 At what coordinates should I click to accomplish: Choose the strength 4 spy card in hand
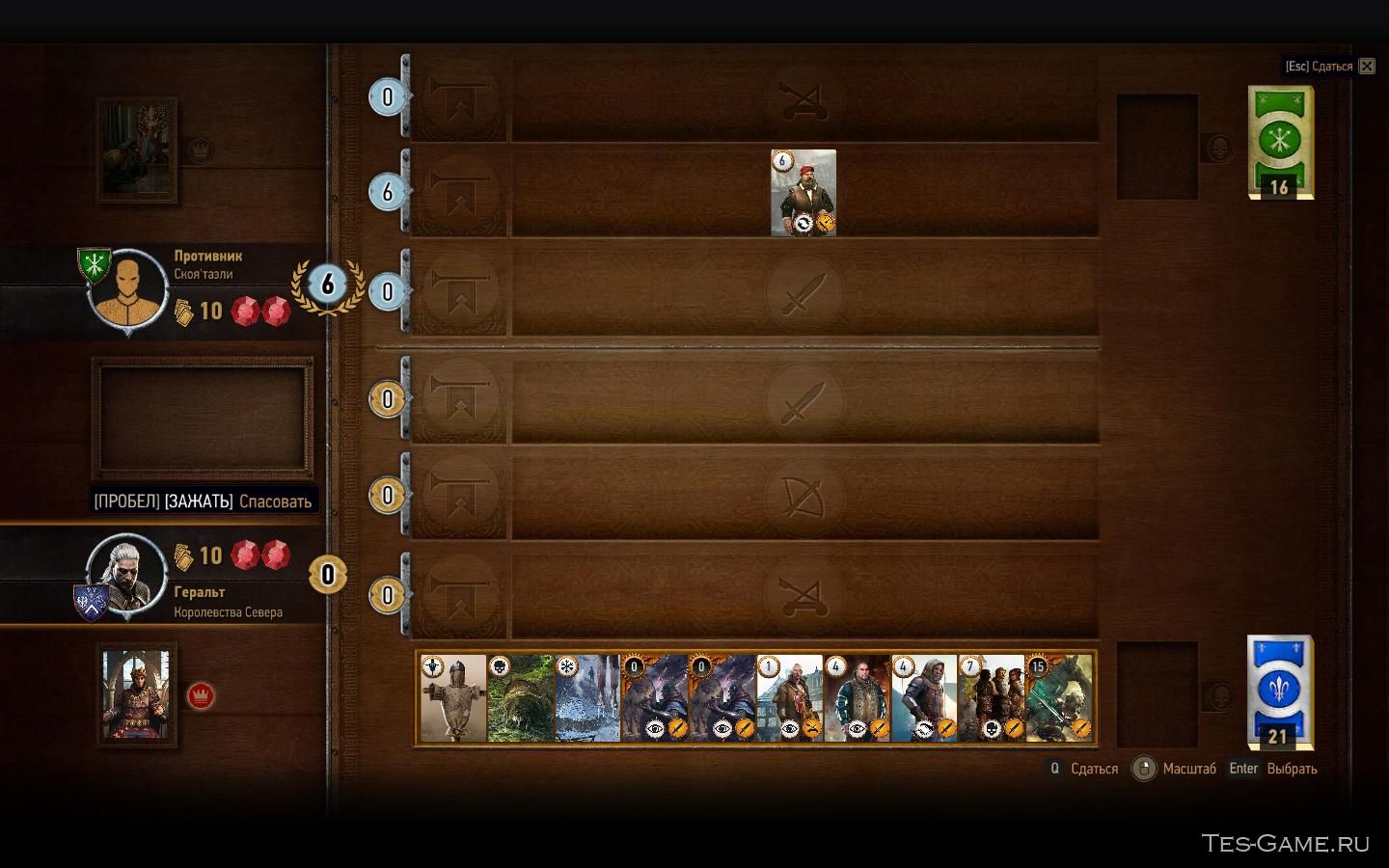coord(857,698)
